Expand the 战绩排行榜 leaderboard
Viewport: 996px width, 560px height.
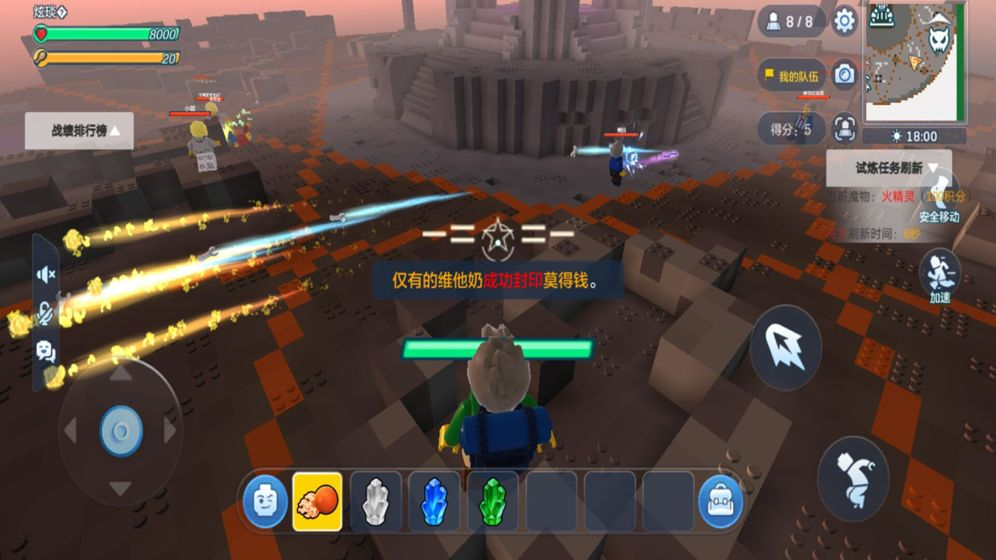80,130
